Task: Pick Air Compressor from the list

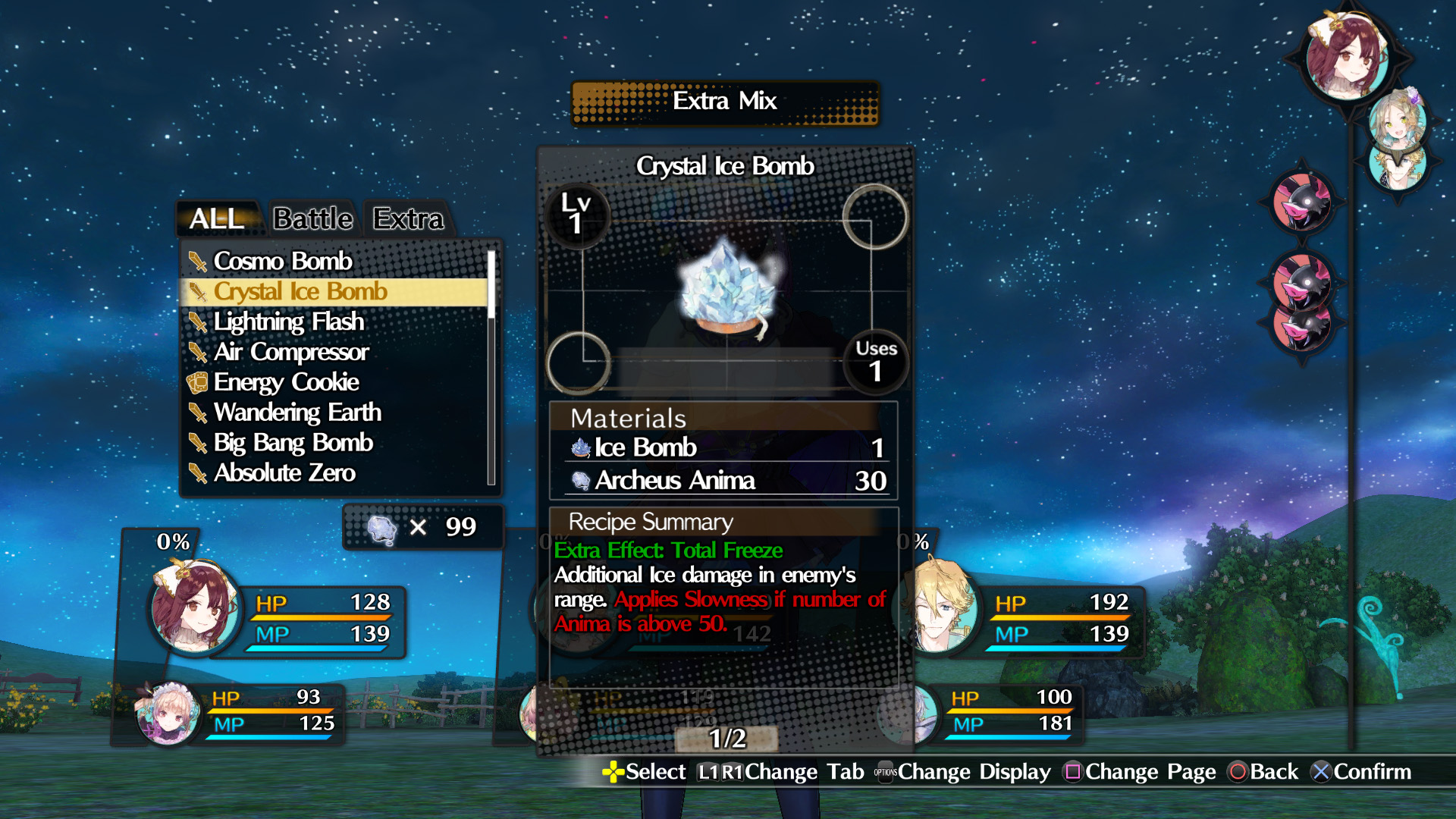Action: [291, 352]
